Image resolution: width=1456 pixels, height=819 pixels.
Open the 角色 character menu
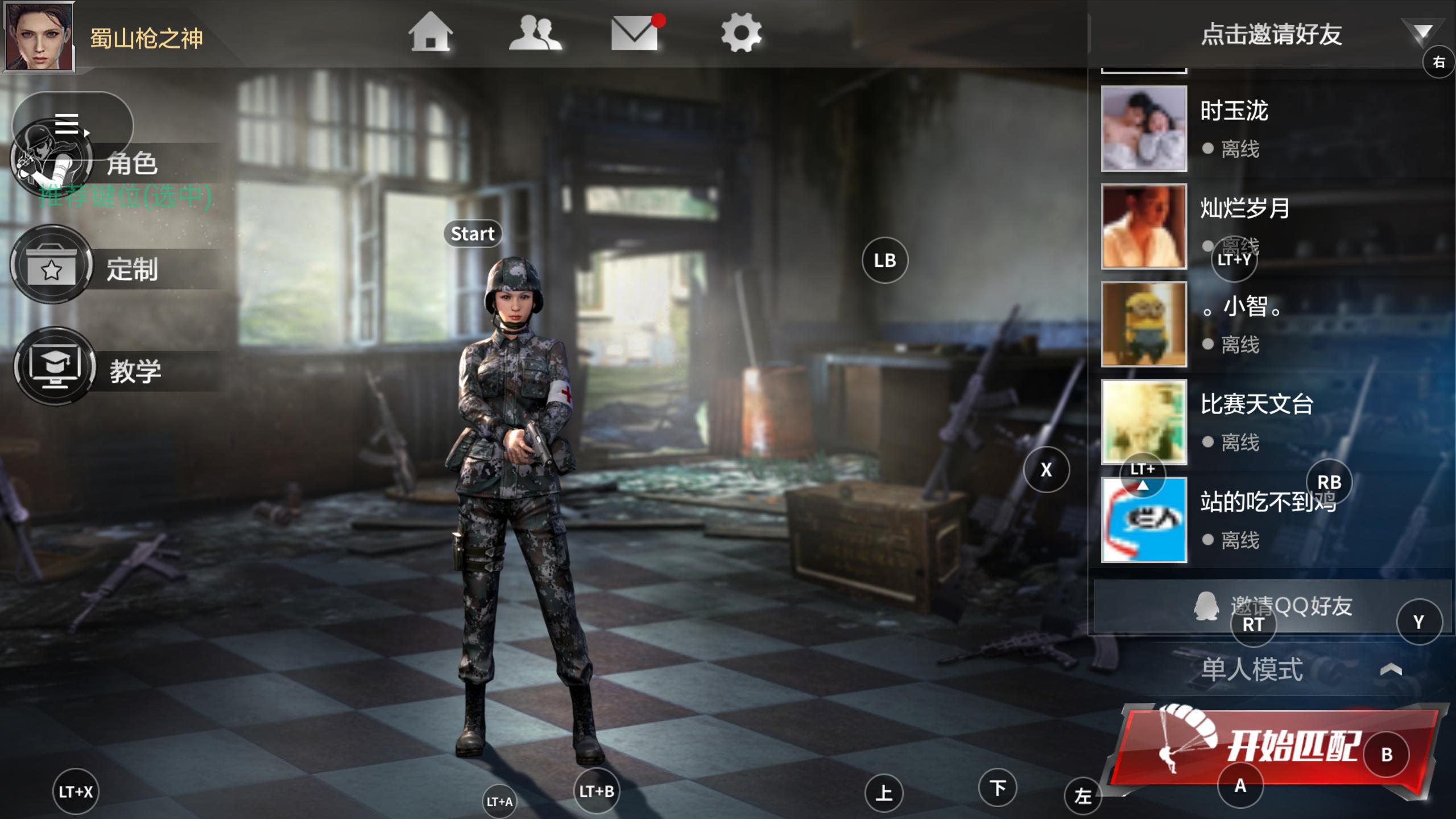pyautogui.click(x=132, y=164)
